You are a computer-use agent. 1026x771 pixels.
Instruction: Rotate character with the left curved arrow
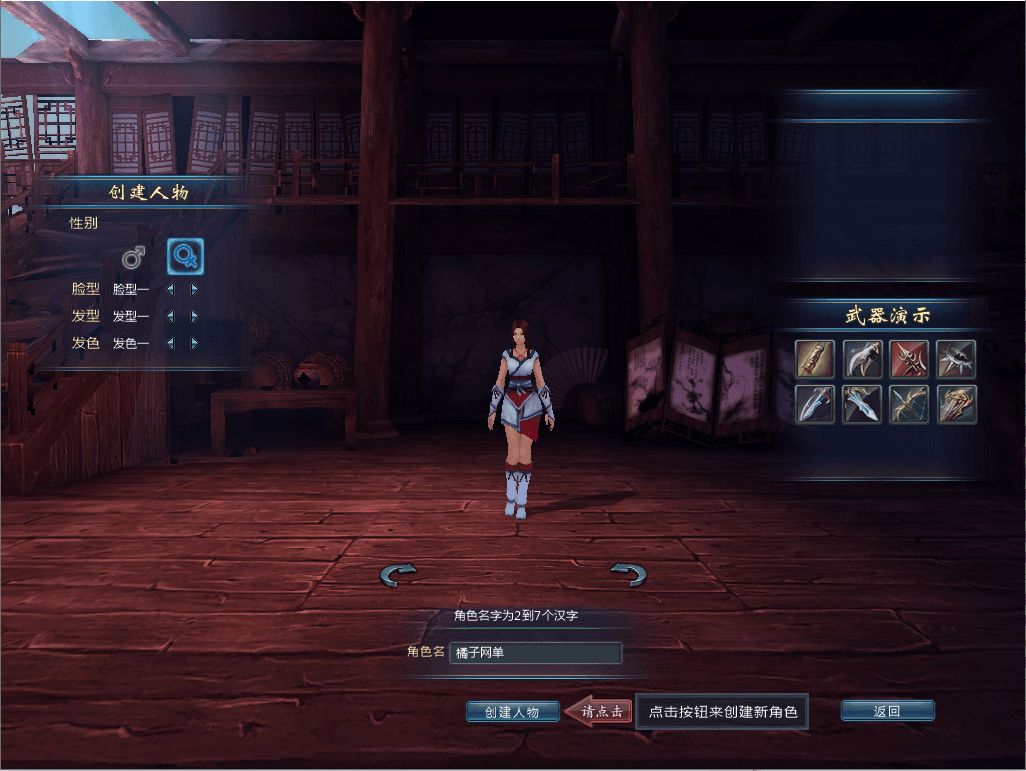(398, 574)
